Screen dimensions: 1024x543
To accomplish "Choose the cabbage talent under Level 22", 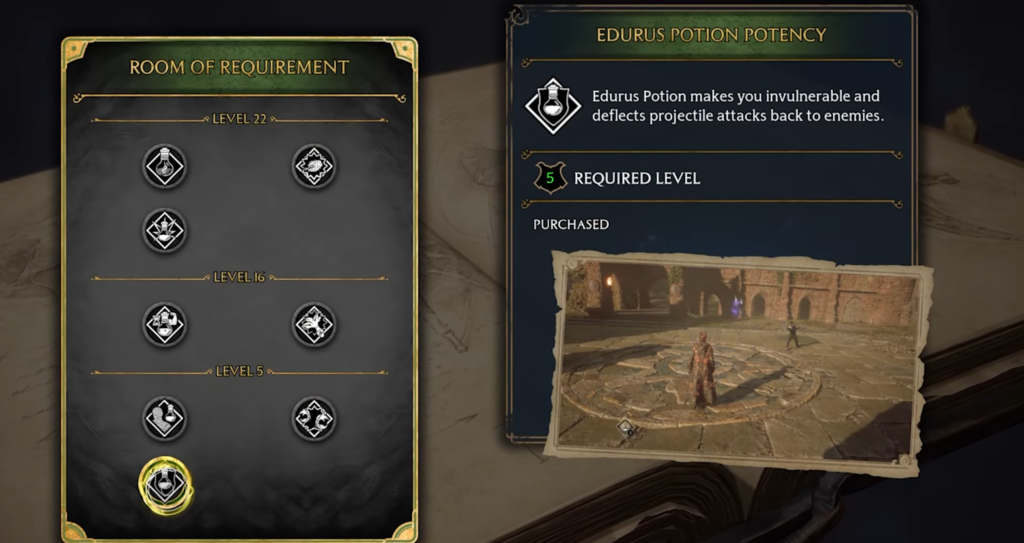I will point(313,167).
